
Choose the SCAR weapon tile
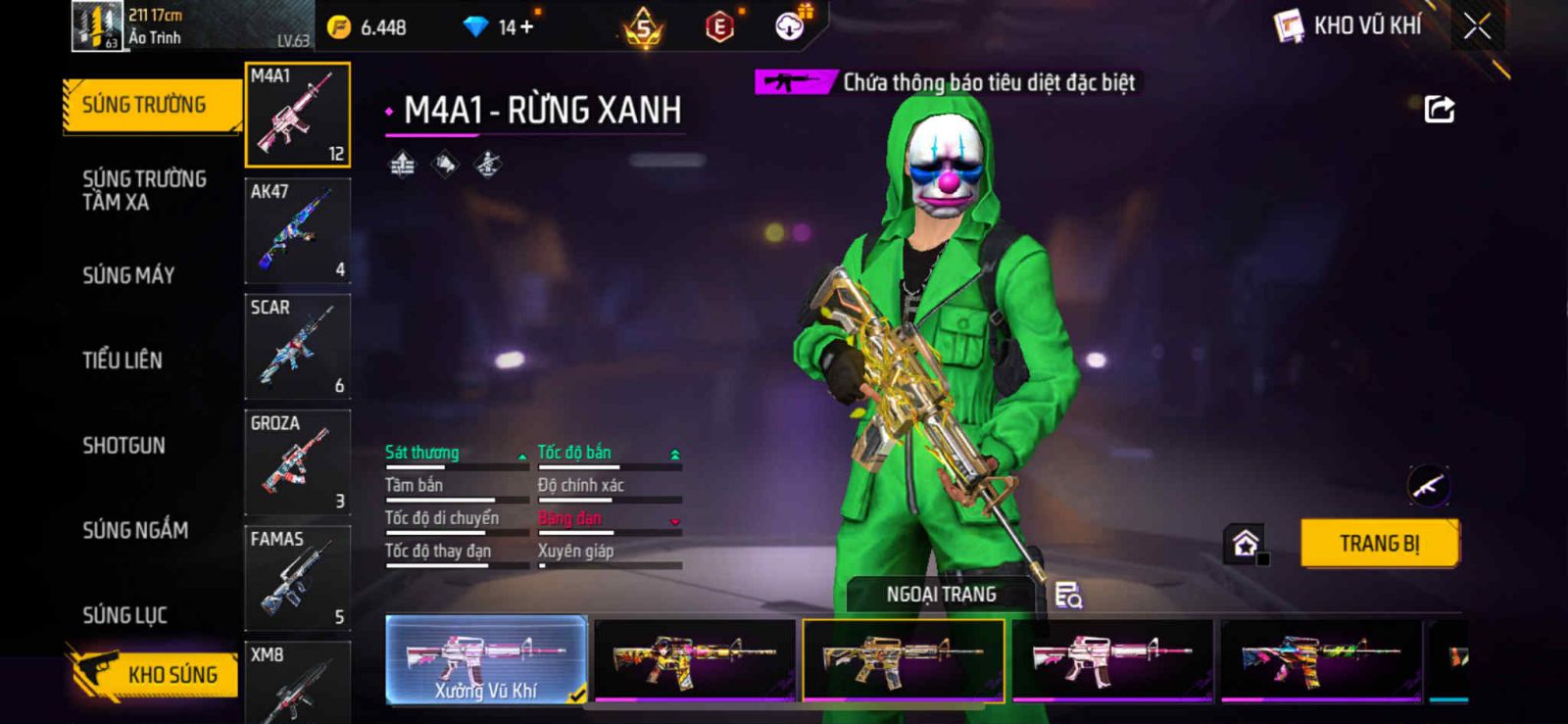[297, 346]
